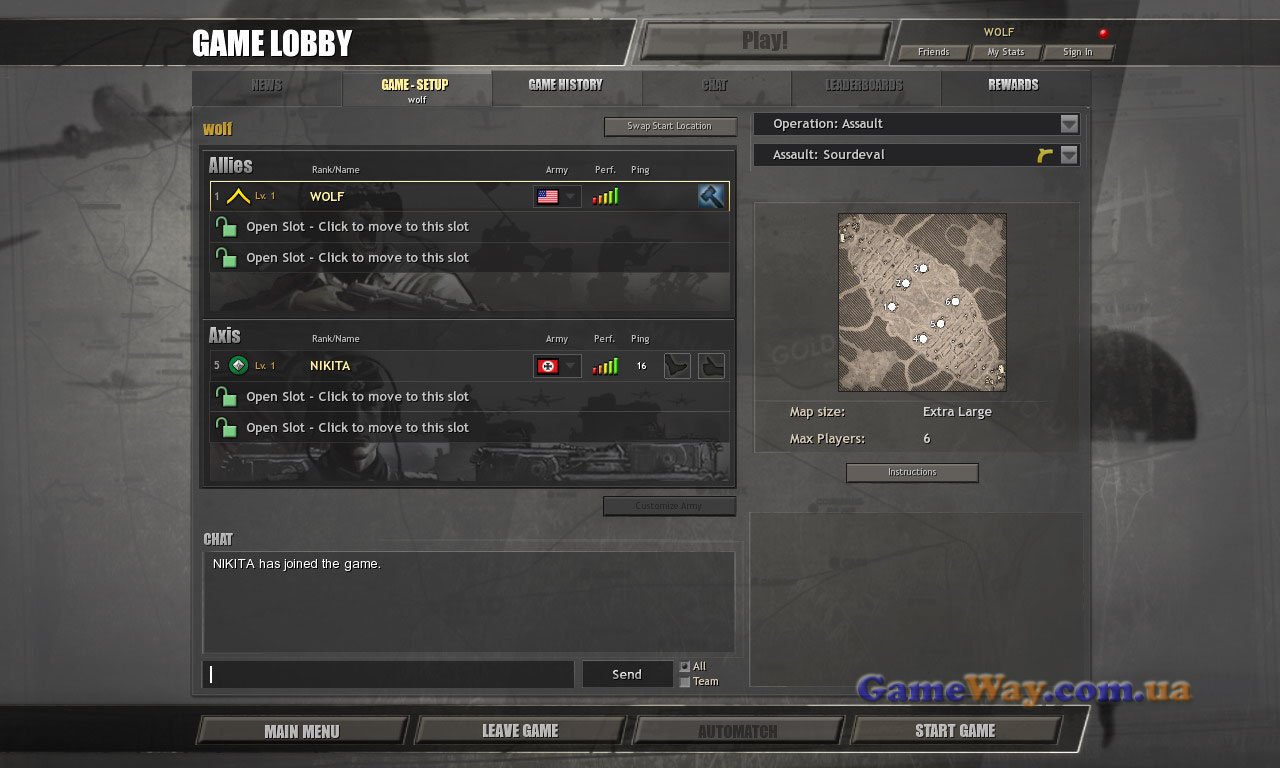Click the Sign In button
The image size is (1280, 768).
pos(1078,52)
